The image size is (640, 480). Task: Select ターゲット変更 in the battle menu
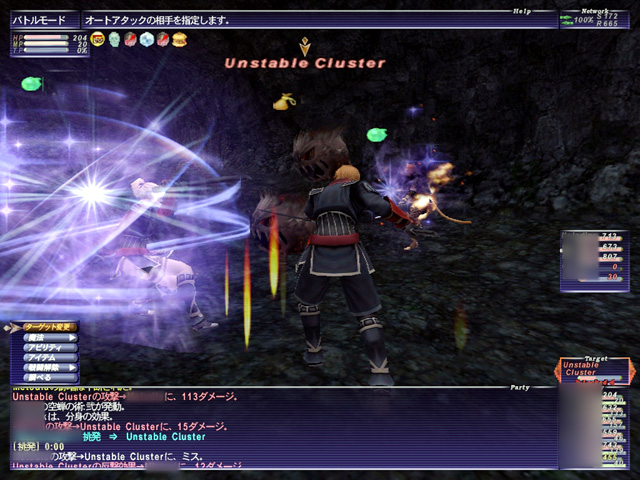click(48, 327)
